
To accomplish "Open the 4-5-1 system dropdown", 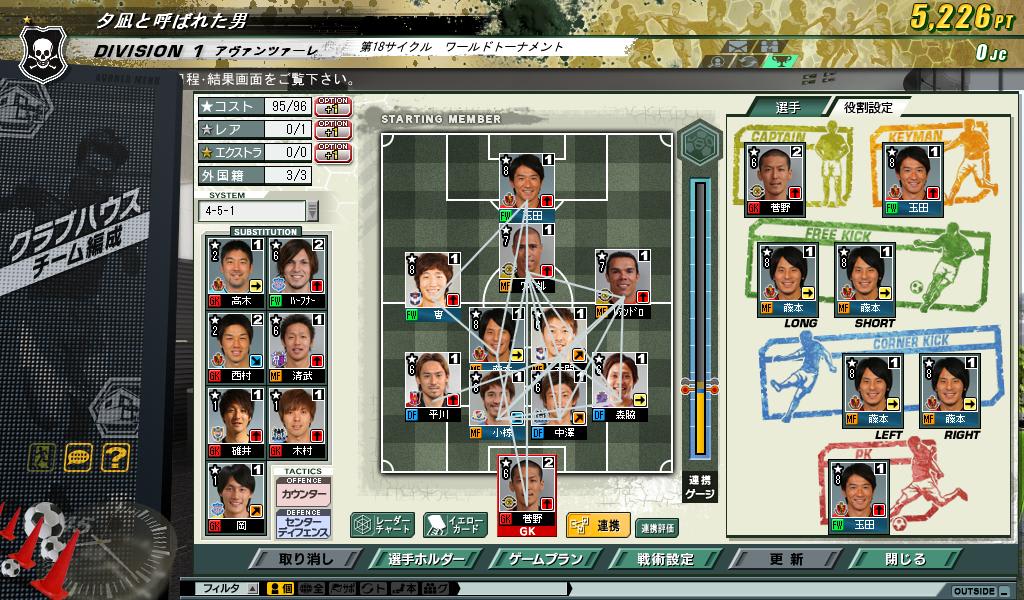I will (x=312, y=211).
